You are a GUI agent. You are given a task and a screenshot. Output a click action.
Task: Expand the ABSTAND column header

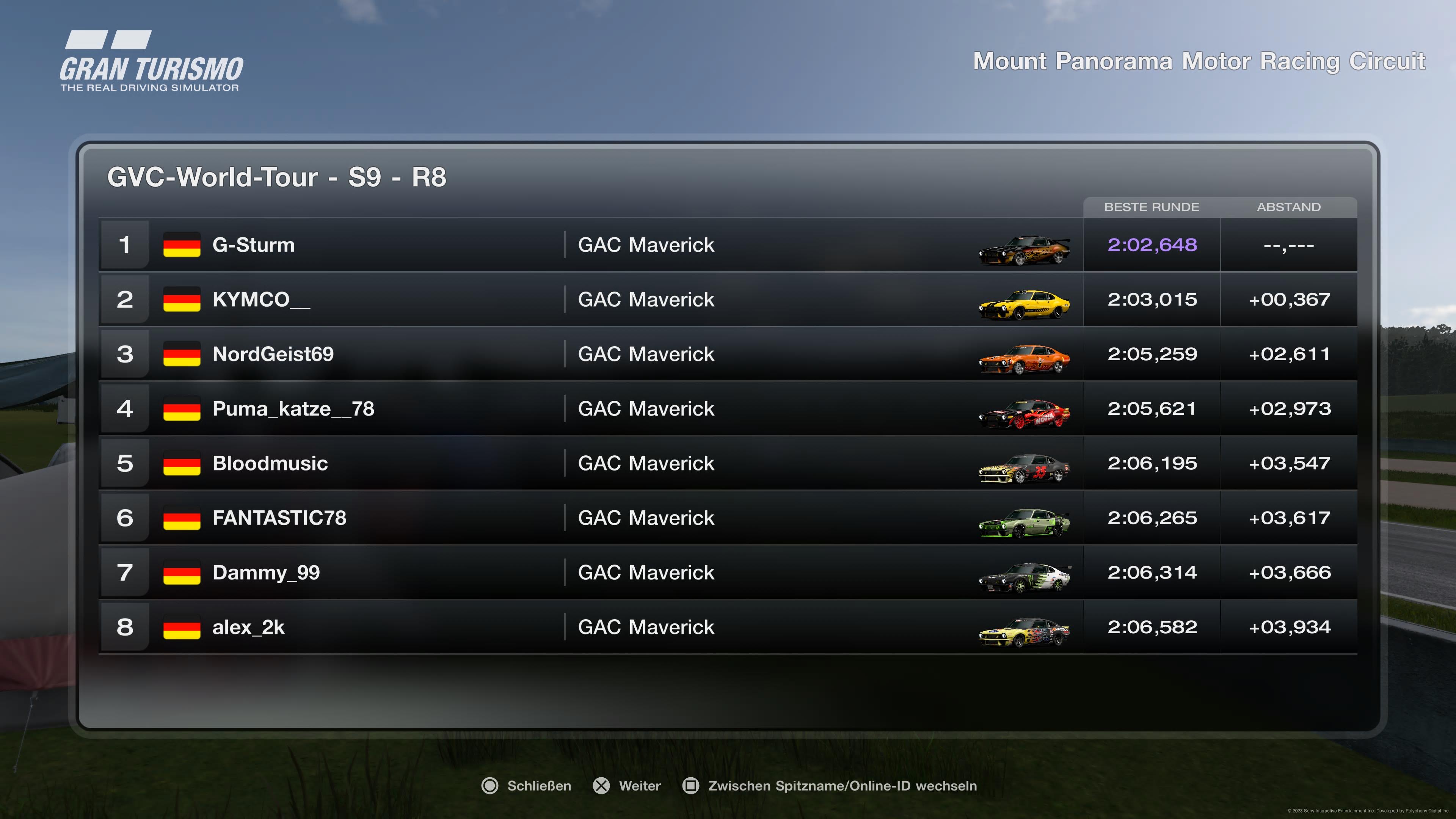(1289, 207)
